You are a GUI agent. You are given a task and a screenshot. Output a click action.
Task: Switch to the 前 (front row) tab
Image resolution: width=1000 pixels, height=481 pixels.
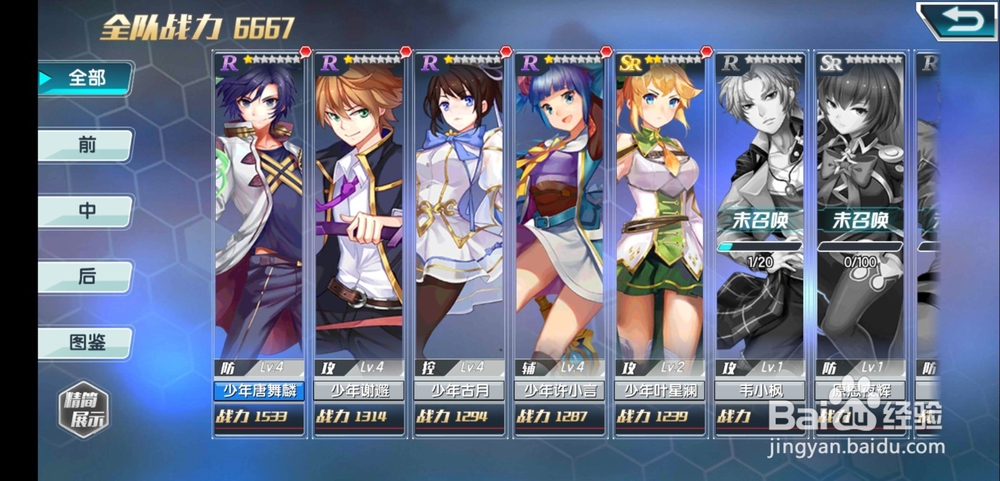[86, 145]
